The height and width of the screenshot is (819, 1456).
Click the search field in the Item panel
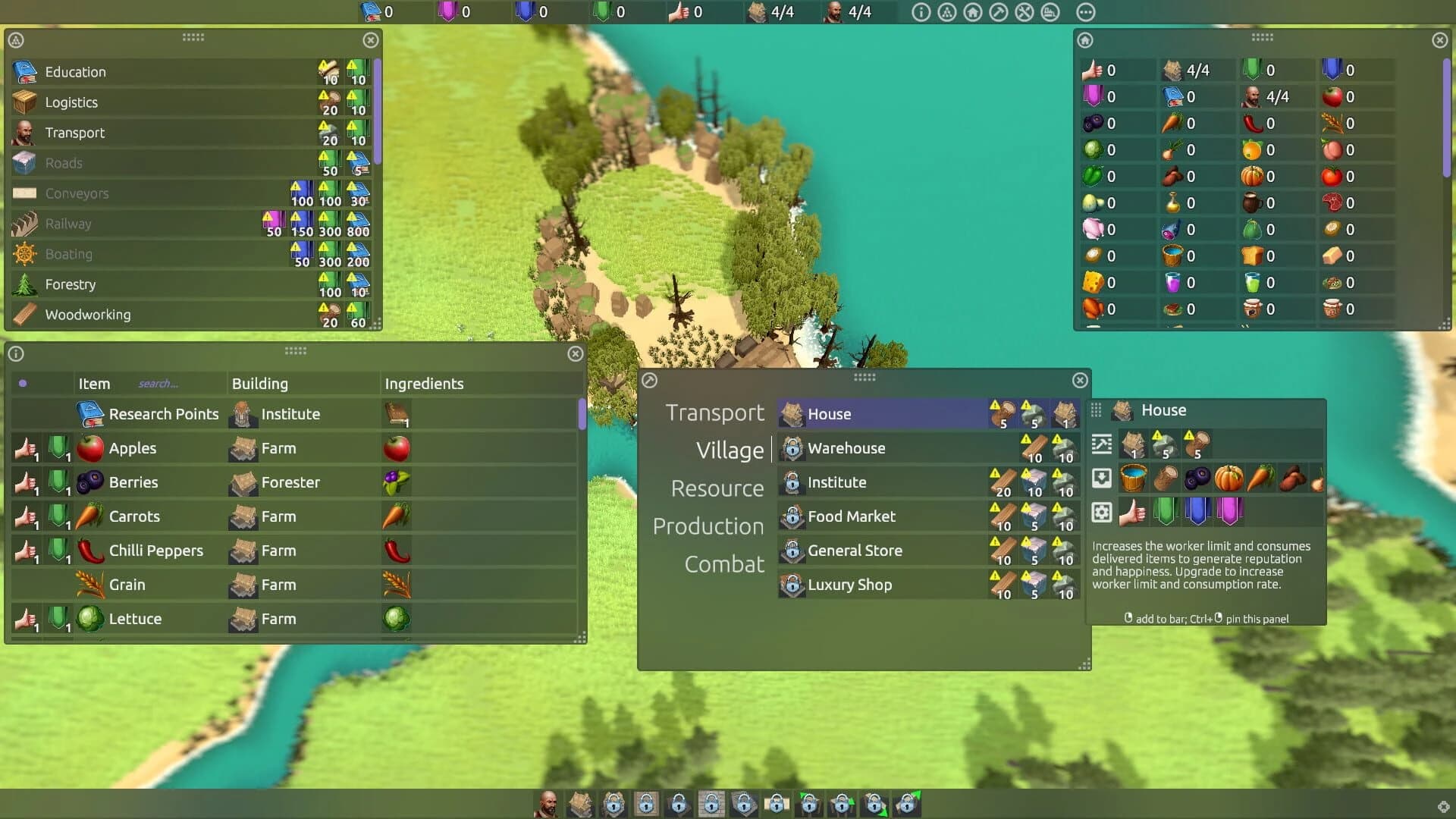click(159, 384)
